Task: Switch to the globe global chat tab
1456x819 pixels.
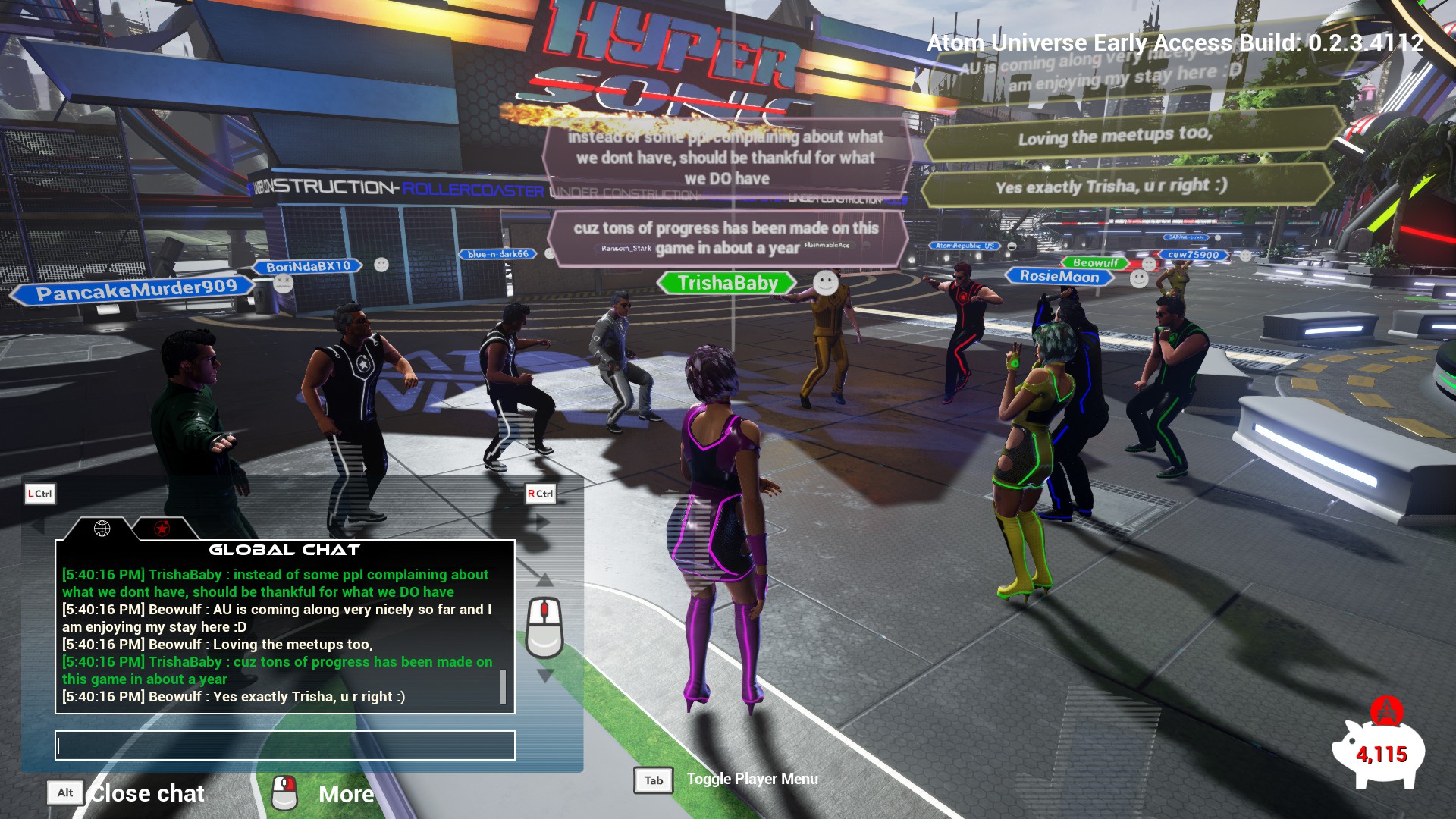Action: point(102,529)
